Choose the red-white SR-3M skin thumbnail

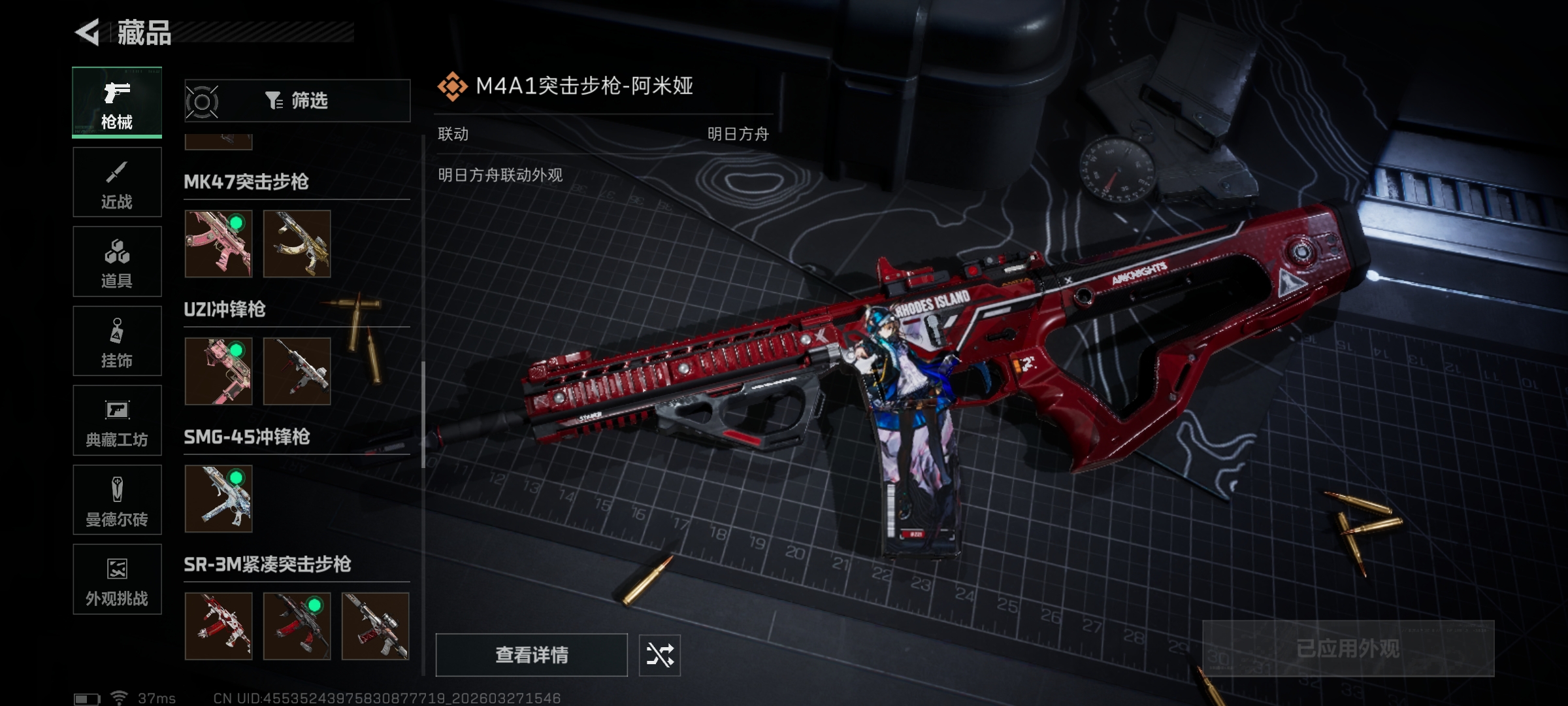pyautogui.click(x=218, y=626)
